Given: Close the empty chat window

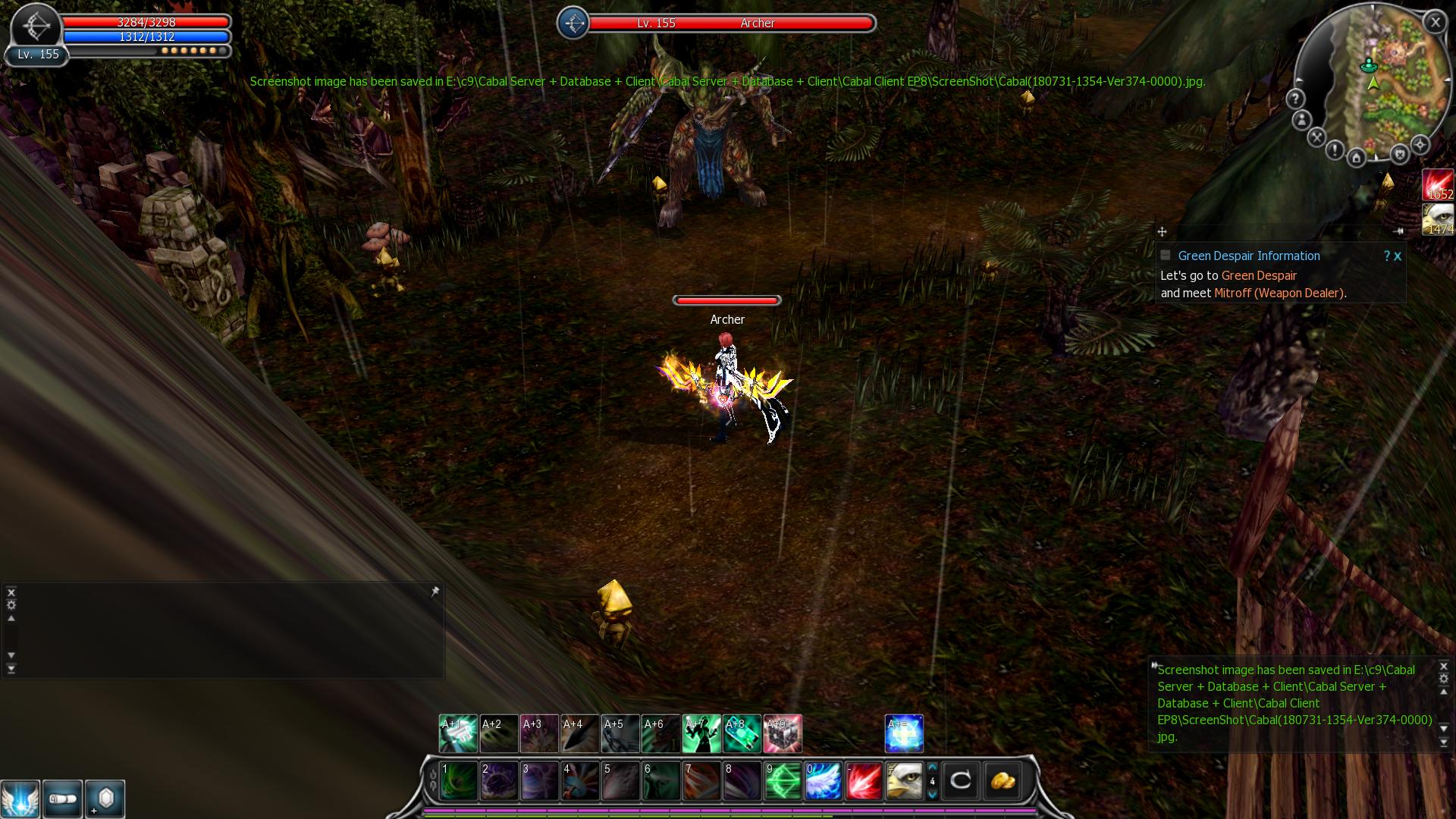Looking at the screenshot, I should 11,592.
